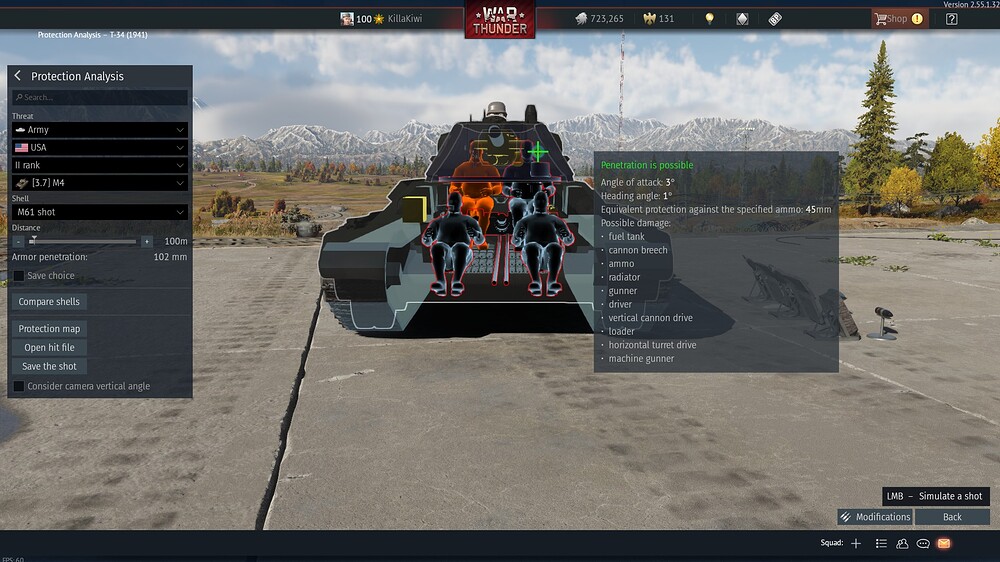This screenshot has width=1000, height=562.
Task: Select the Open hit file button
Action: (49, 348)
